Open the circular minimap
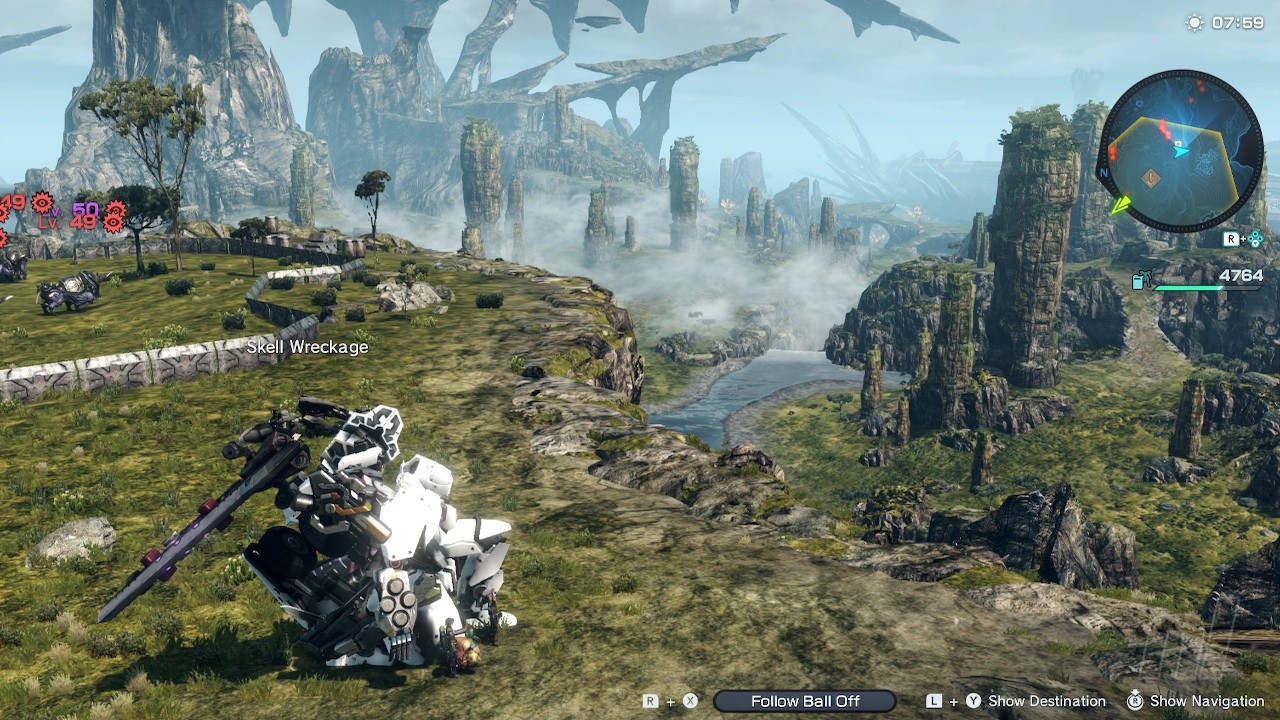Image resolution: width=1280 pixels, height=720 pixels. (1180, 151)
